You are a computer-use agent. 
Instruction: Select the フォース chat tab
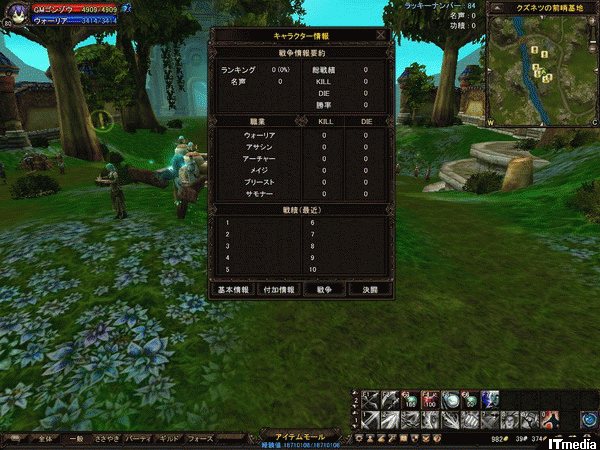click(x=201, y=439)
